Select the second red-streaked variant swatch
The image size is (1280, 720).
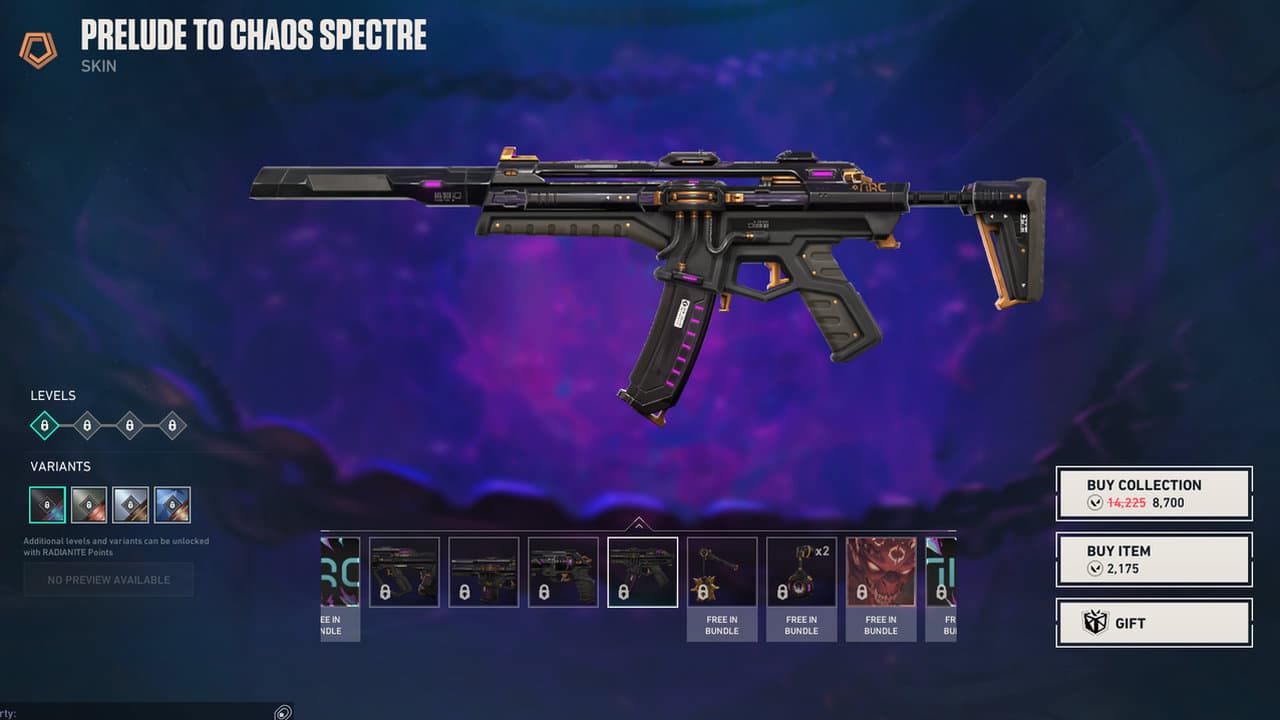[x=87, y=504]
